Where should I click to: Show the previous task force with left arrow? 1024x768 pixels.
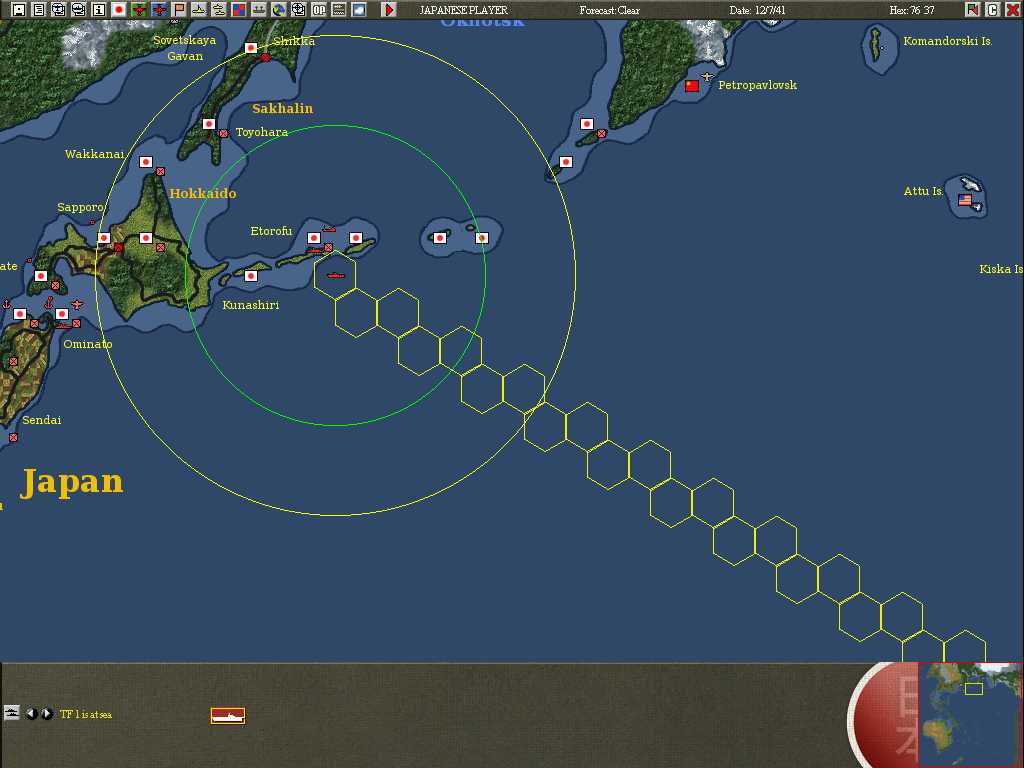coord(31,713)
